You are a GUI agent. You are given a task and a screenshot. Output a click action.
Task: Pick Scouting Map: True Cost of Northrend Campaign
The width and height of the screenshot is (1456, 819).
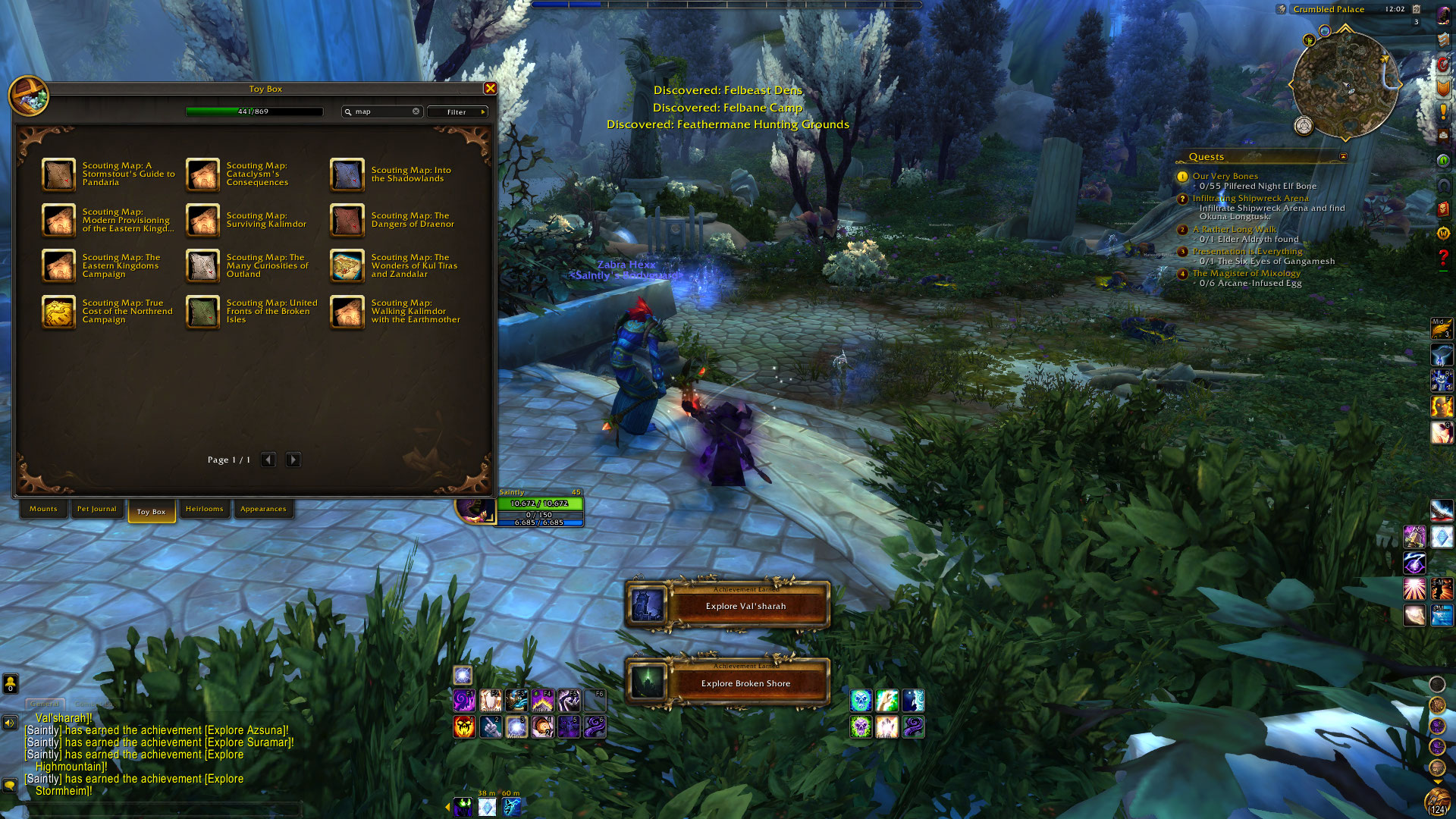click(58, 311)
